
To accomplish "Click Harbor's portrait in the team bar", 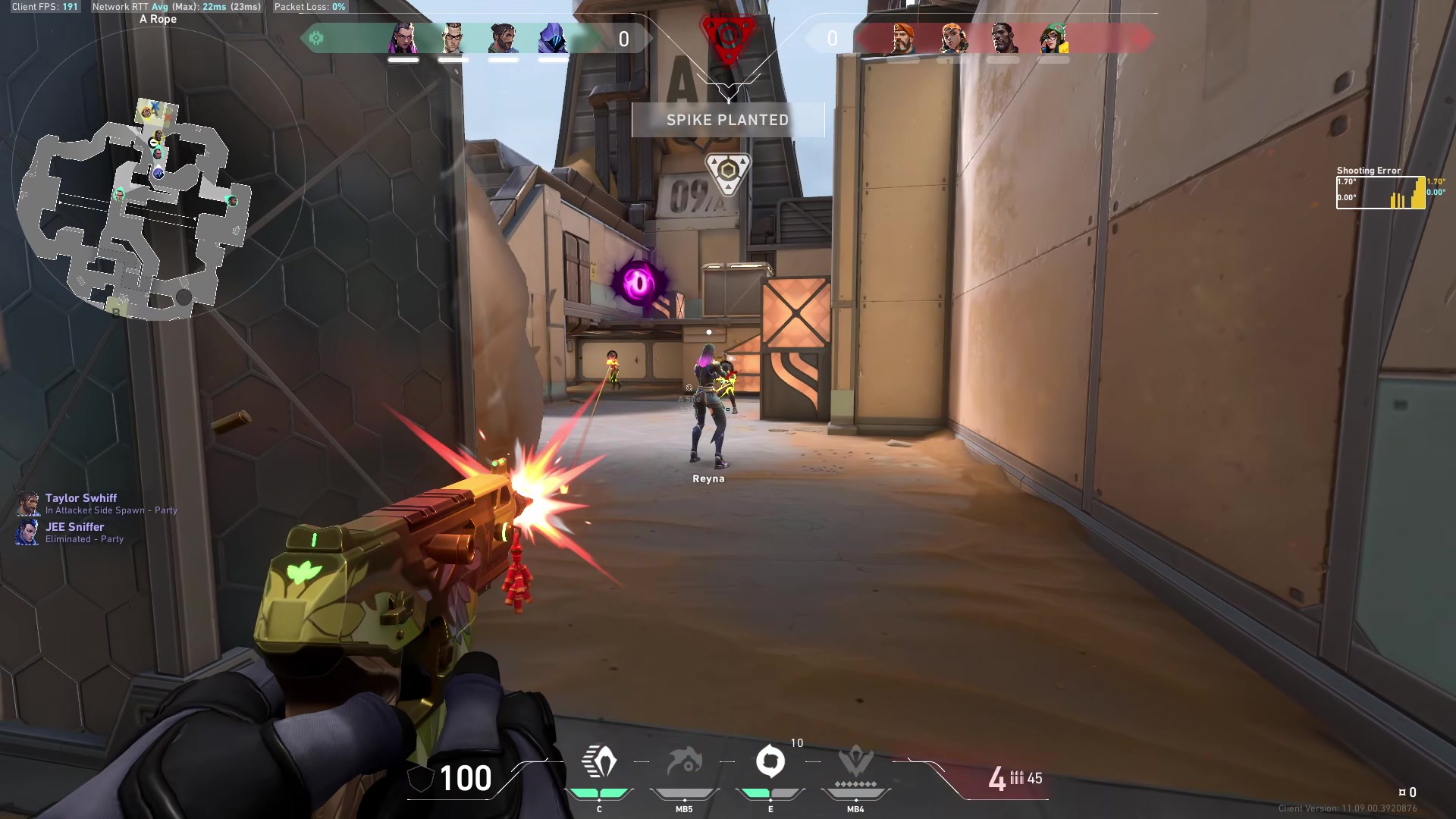I will pyautogui.click(x=503, y=38).
